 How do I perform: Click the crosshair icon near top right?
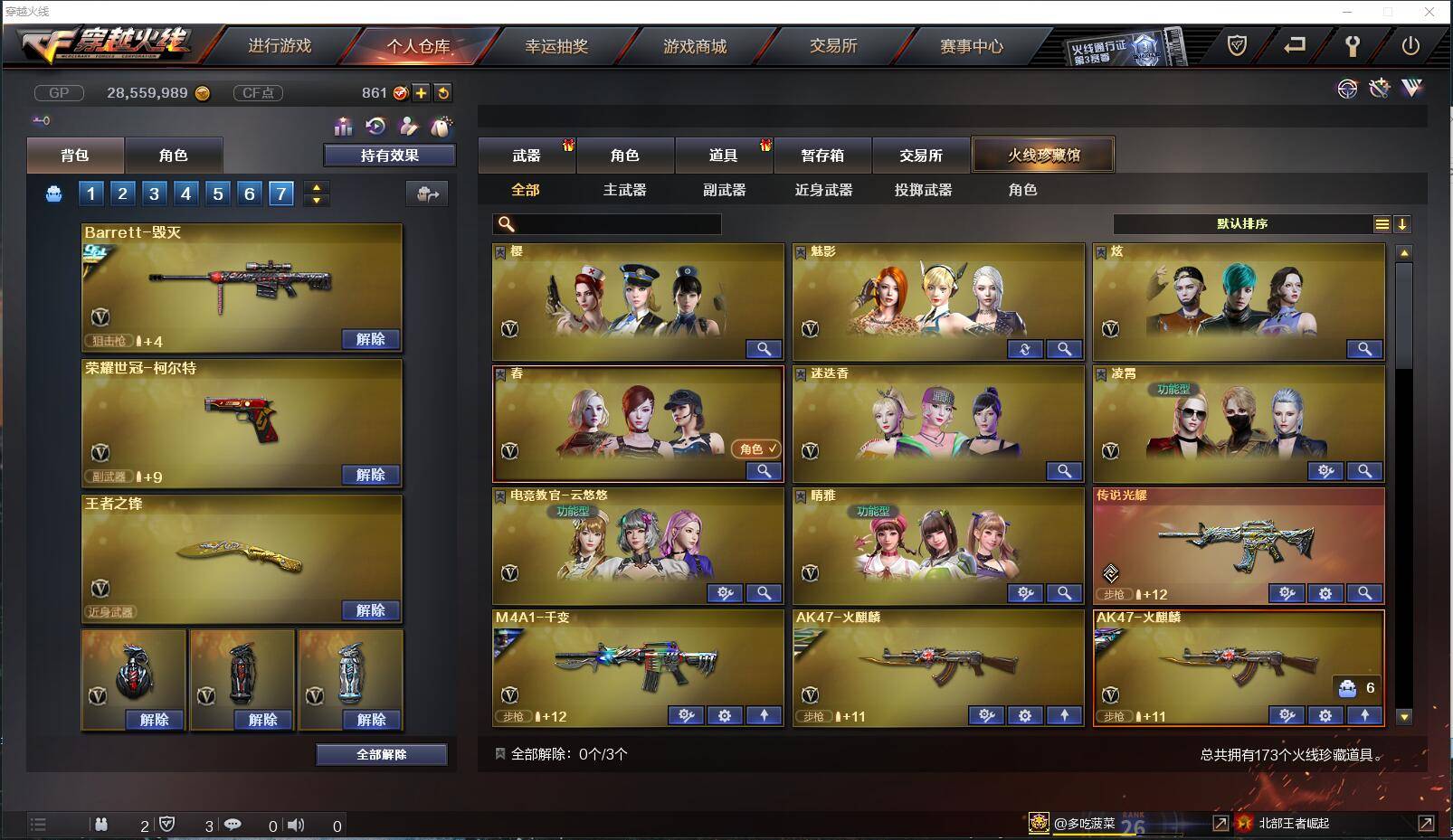[1348, 90]
